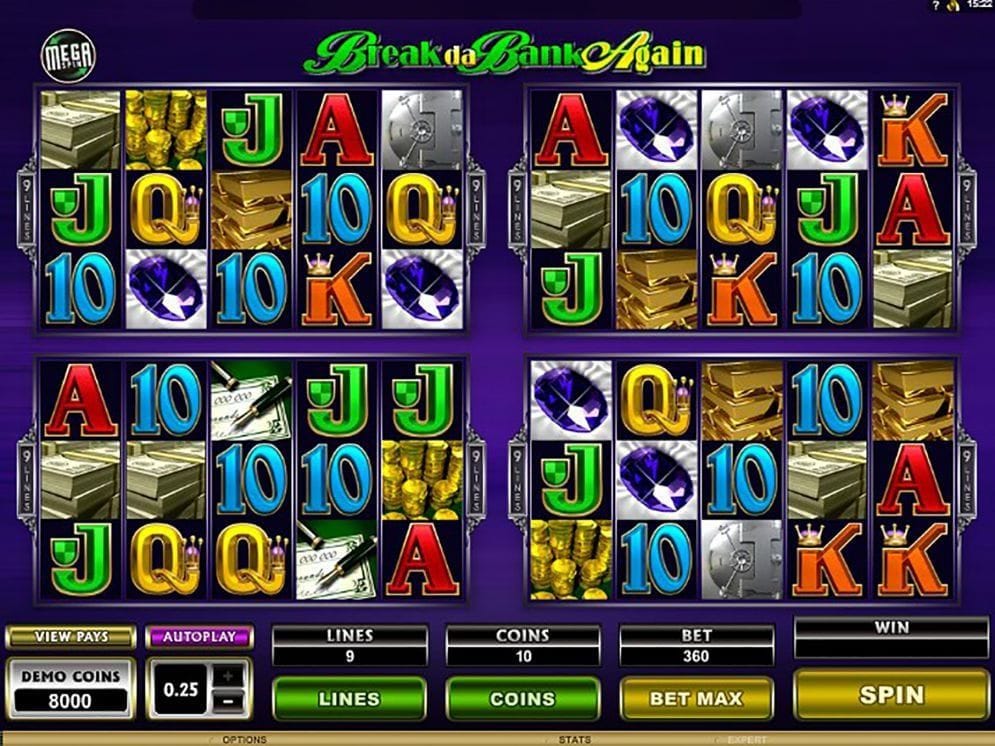Increase coin size with the plus button
The height and width of the screenshot is (746, 995).
click(x=229, y=677)
